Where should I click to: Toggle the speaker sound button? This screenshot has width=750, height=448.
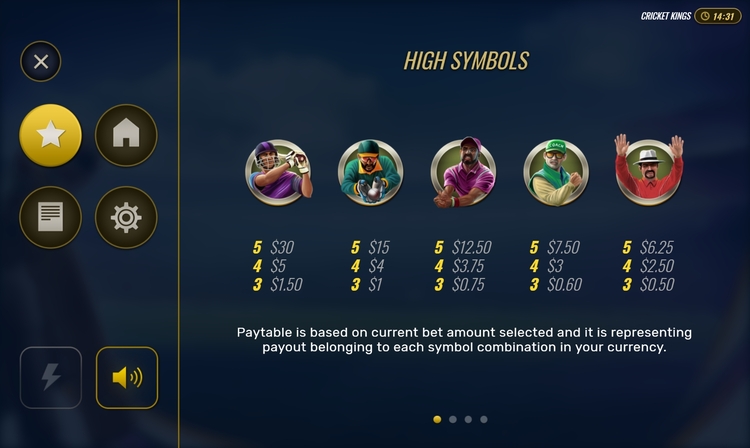tap(127, 377)
